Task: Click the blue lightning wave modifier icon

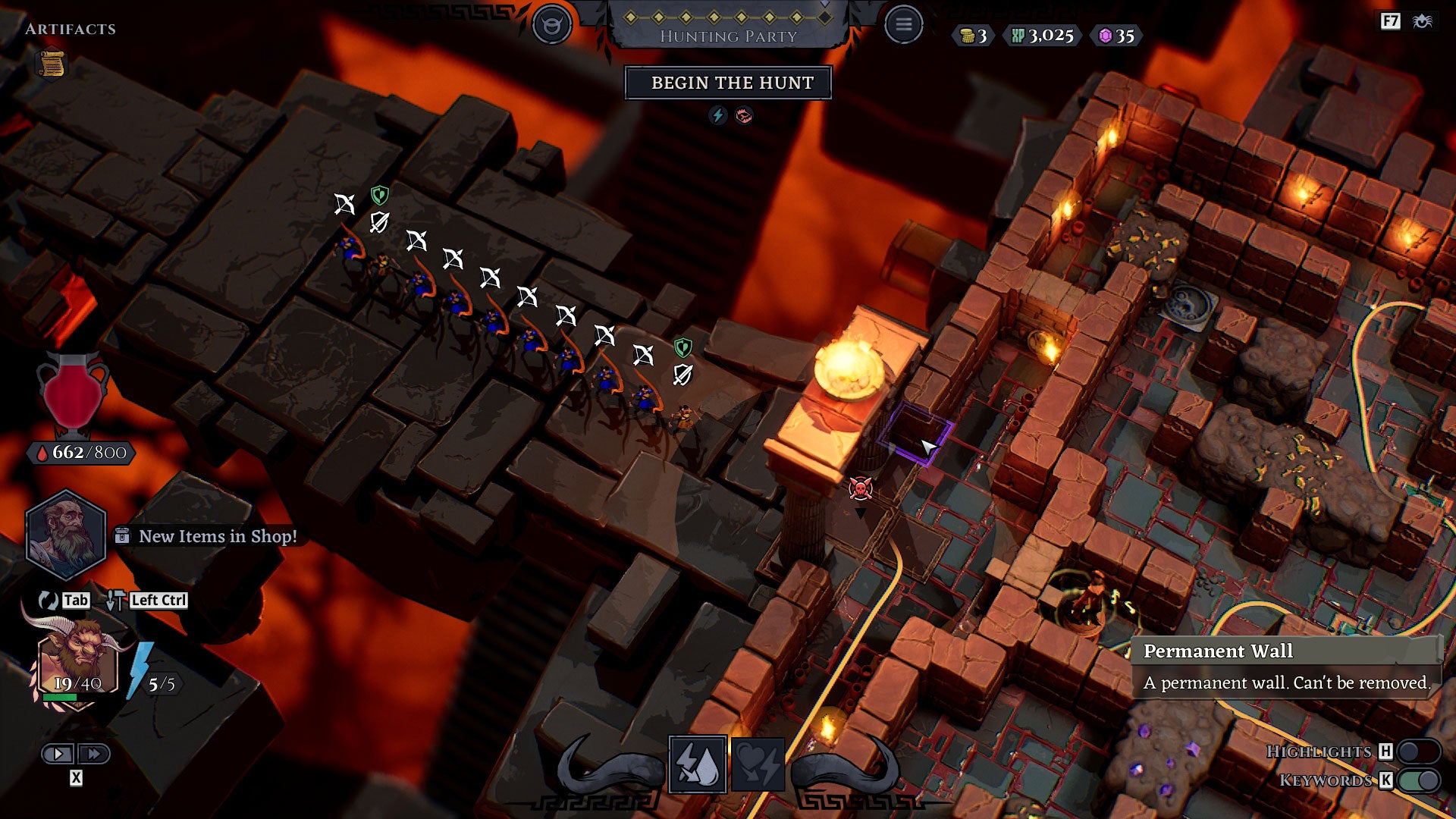Action: click(717, 115)
